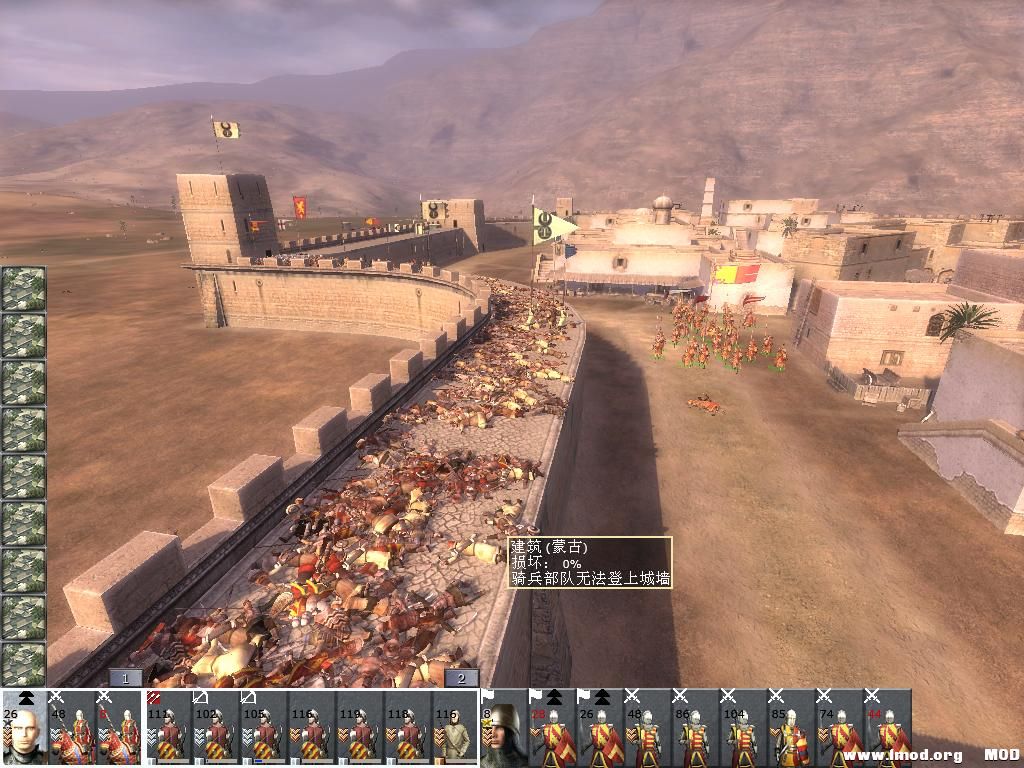Select the unit card with 74 soldiers
Viewport: 1024px width, 768px height.
(839, 727)
